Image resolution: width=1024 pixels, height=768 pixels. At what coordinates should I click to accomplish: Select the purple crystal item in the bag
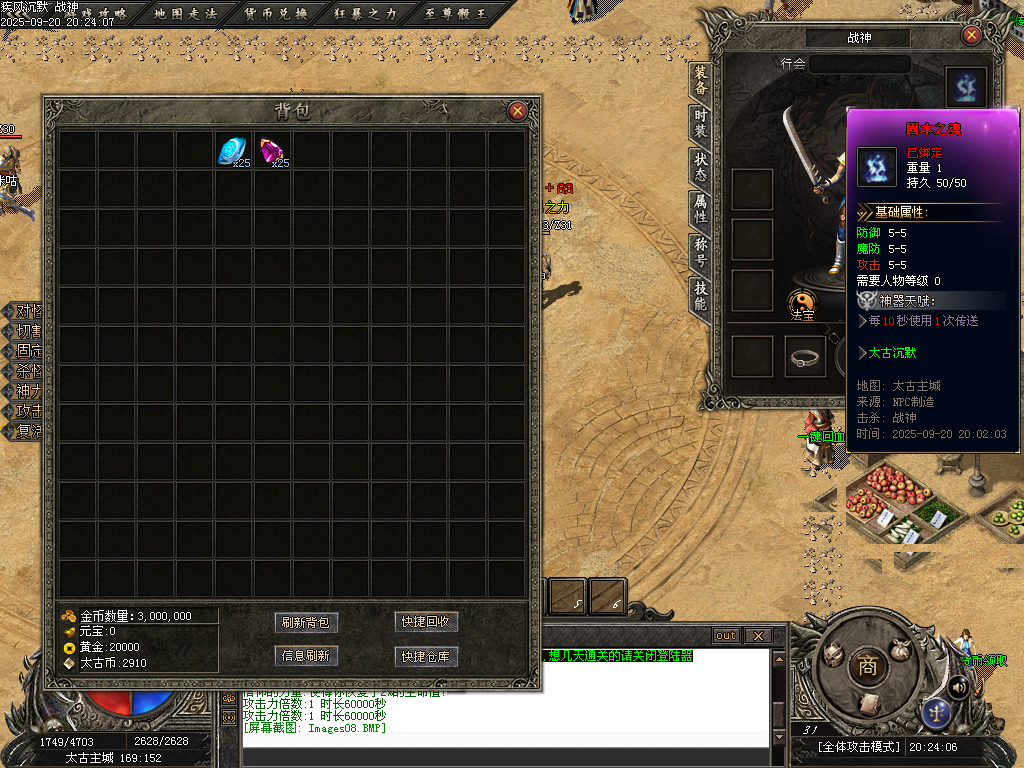tap(272, 151)
